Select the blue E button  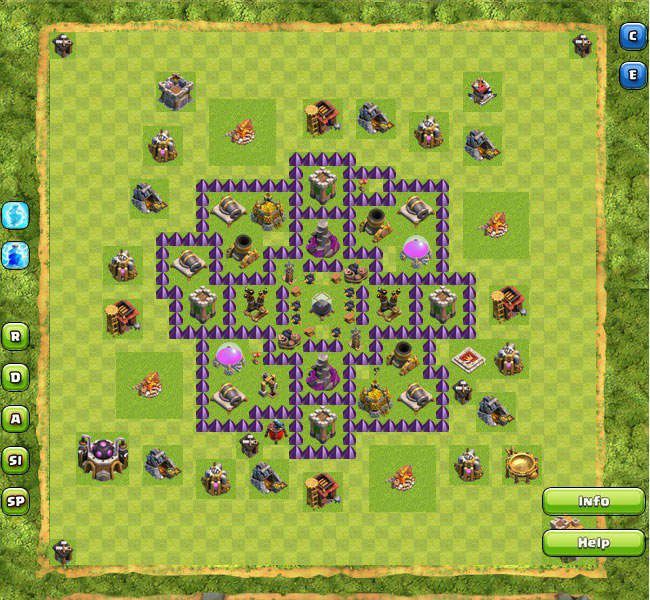click(632, 74)
